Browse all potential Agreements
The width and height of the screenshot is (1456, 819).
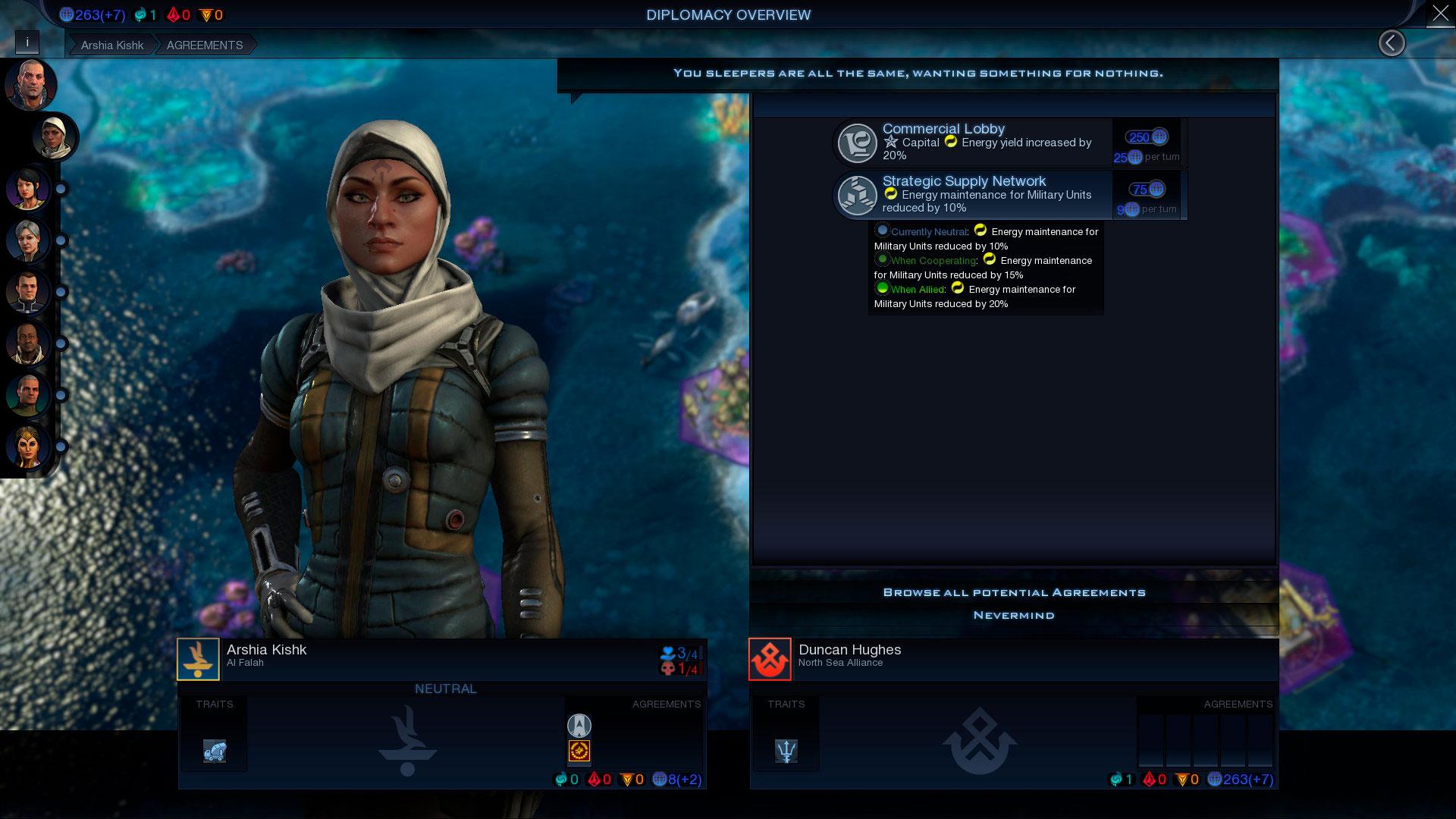pos(1014,592)
